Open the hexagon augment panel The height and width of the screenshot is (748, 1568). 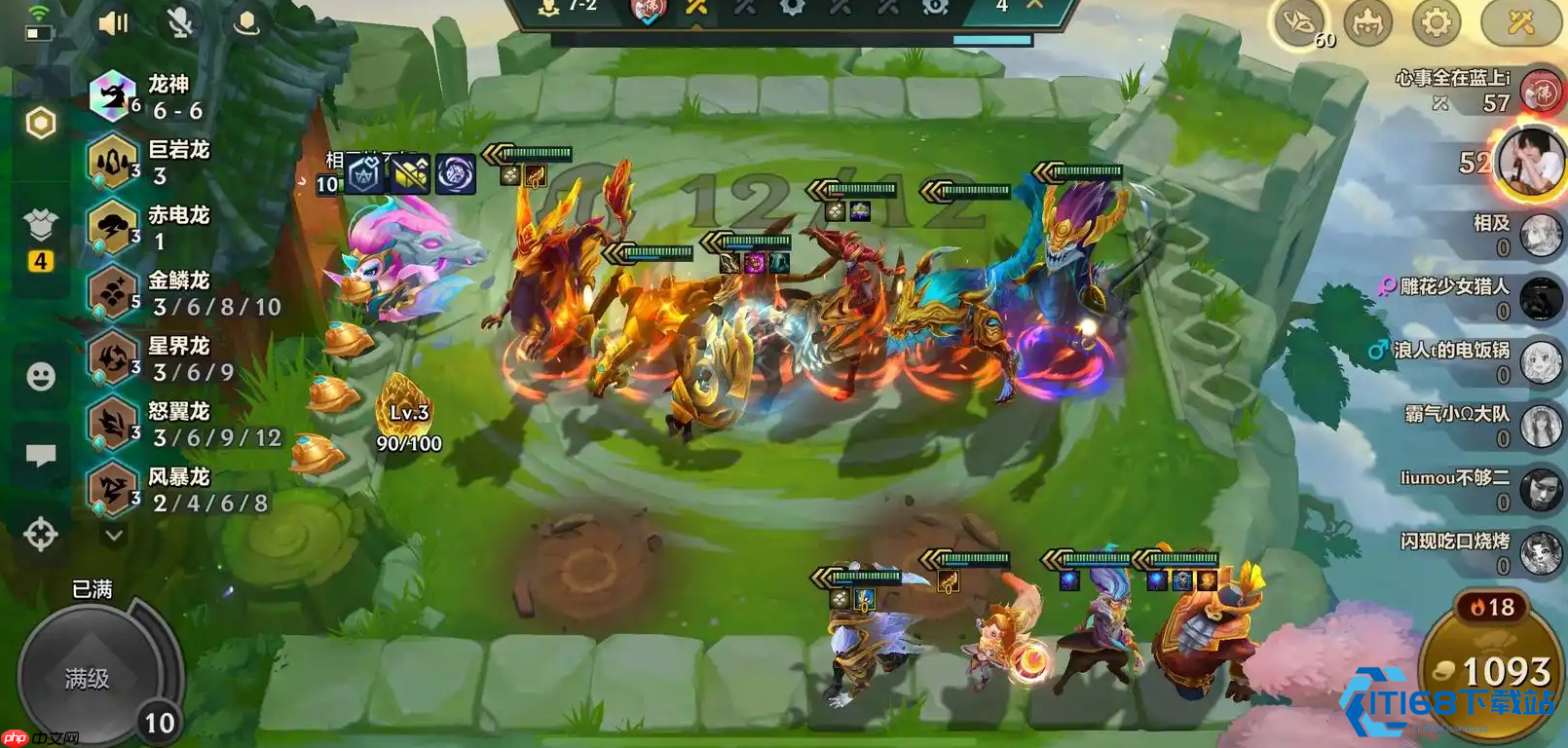[41, 123]
